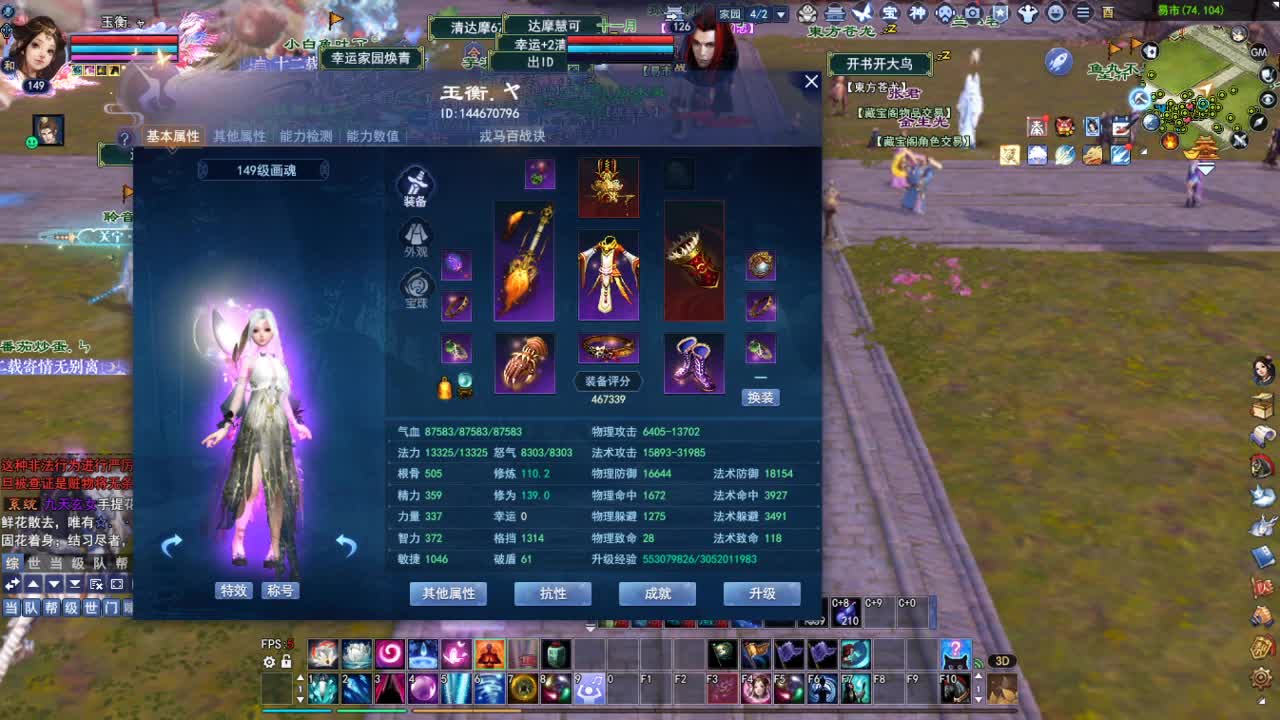Screen dimensions: 1280x720
Task: Click the blue rocket icon above the minimap
Action: pyautogui.click(x=1060, y=60)
